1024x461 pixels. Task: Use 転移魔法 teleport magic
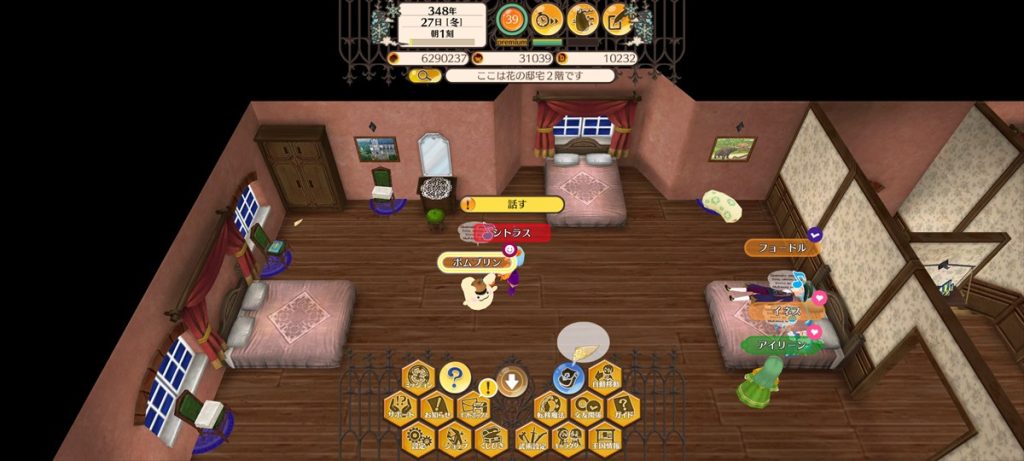point(551,406)
